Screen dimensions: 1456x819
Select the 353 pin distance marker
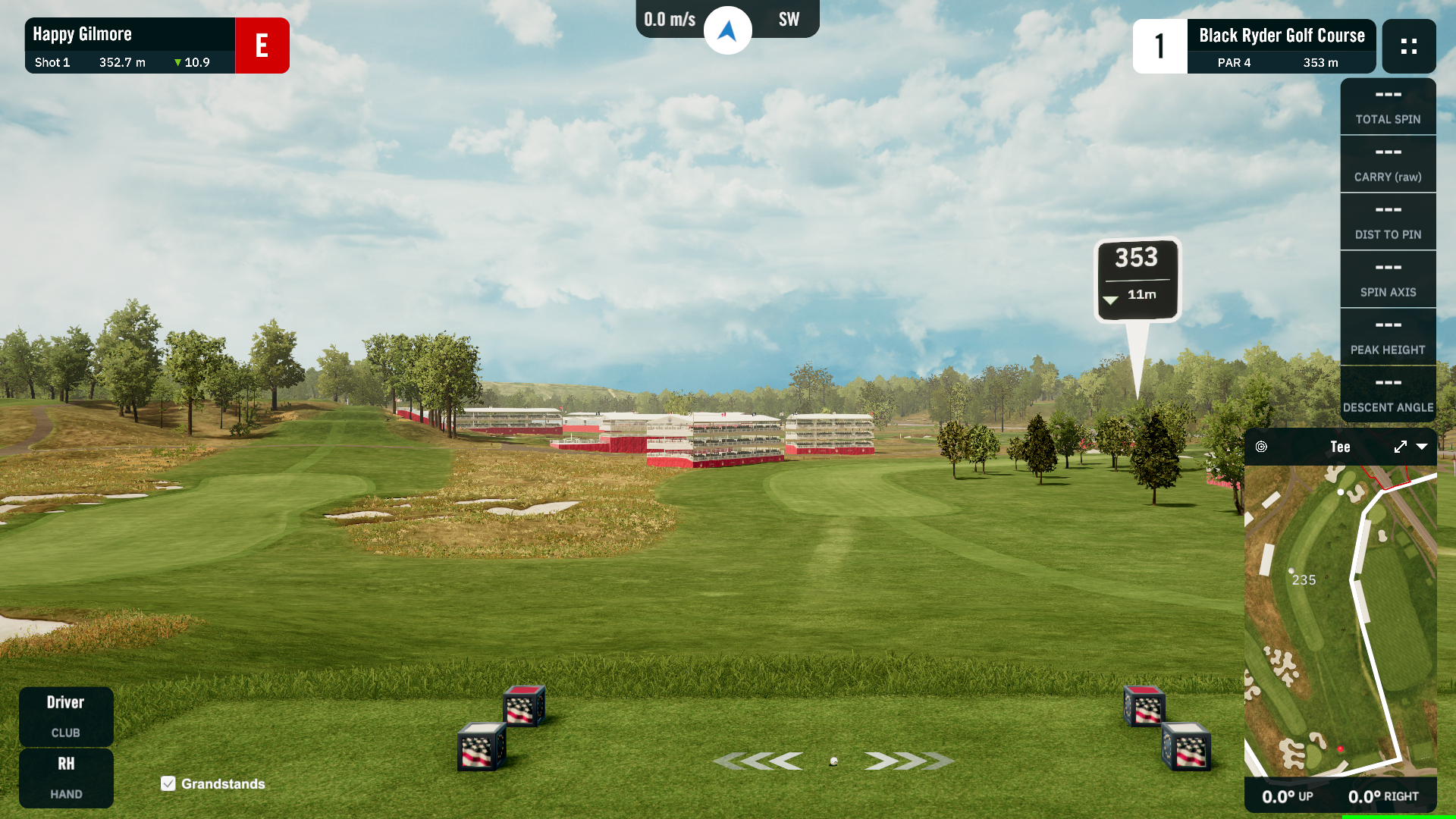(x=1137, y=279)
